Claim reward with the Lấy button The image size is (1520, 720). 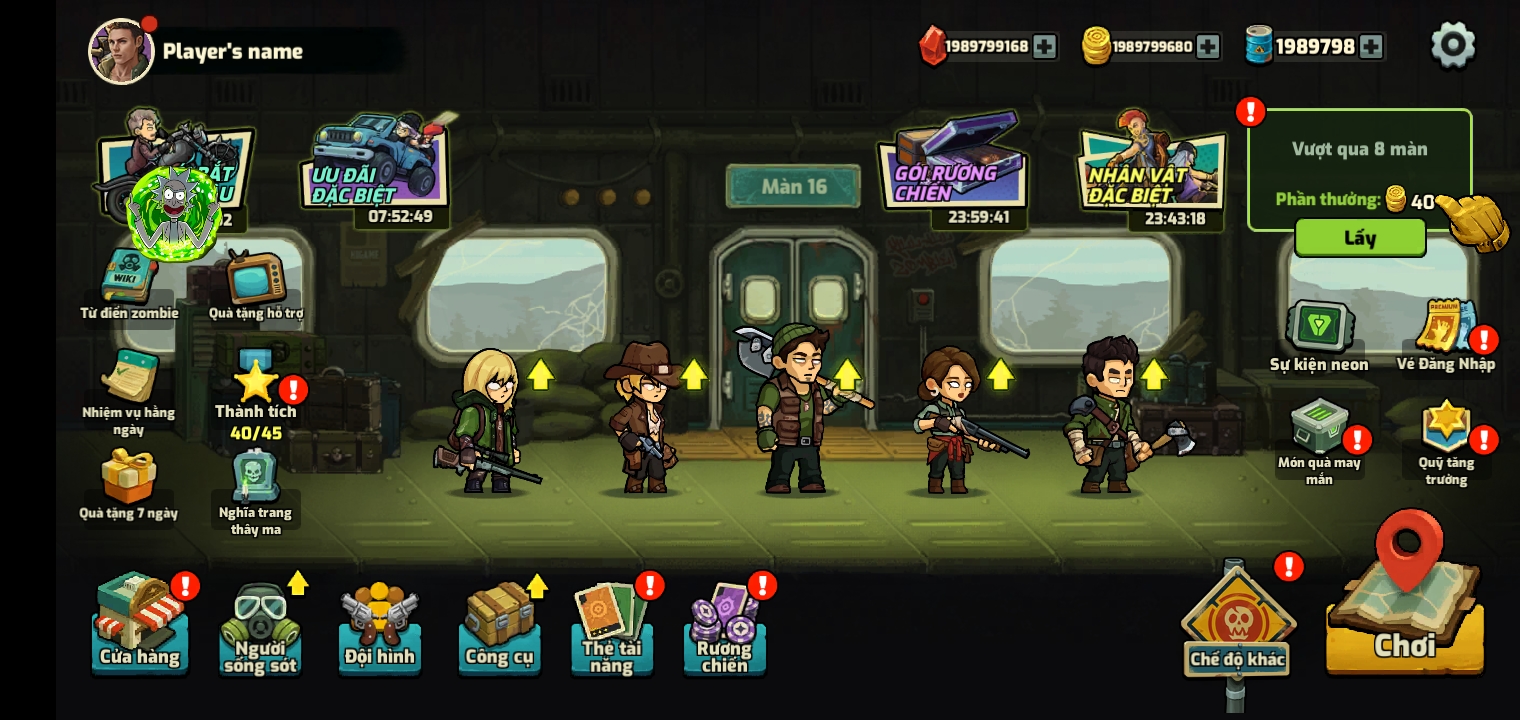pos(1360,238)
